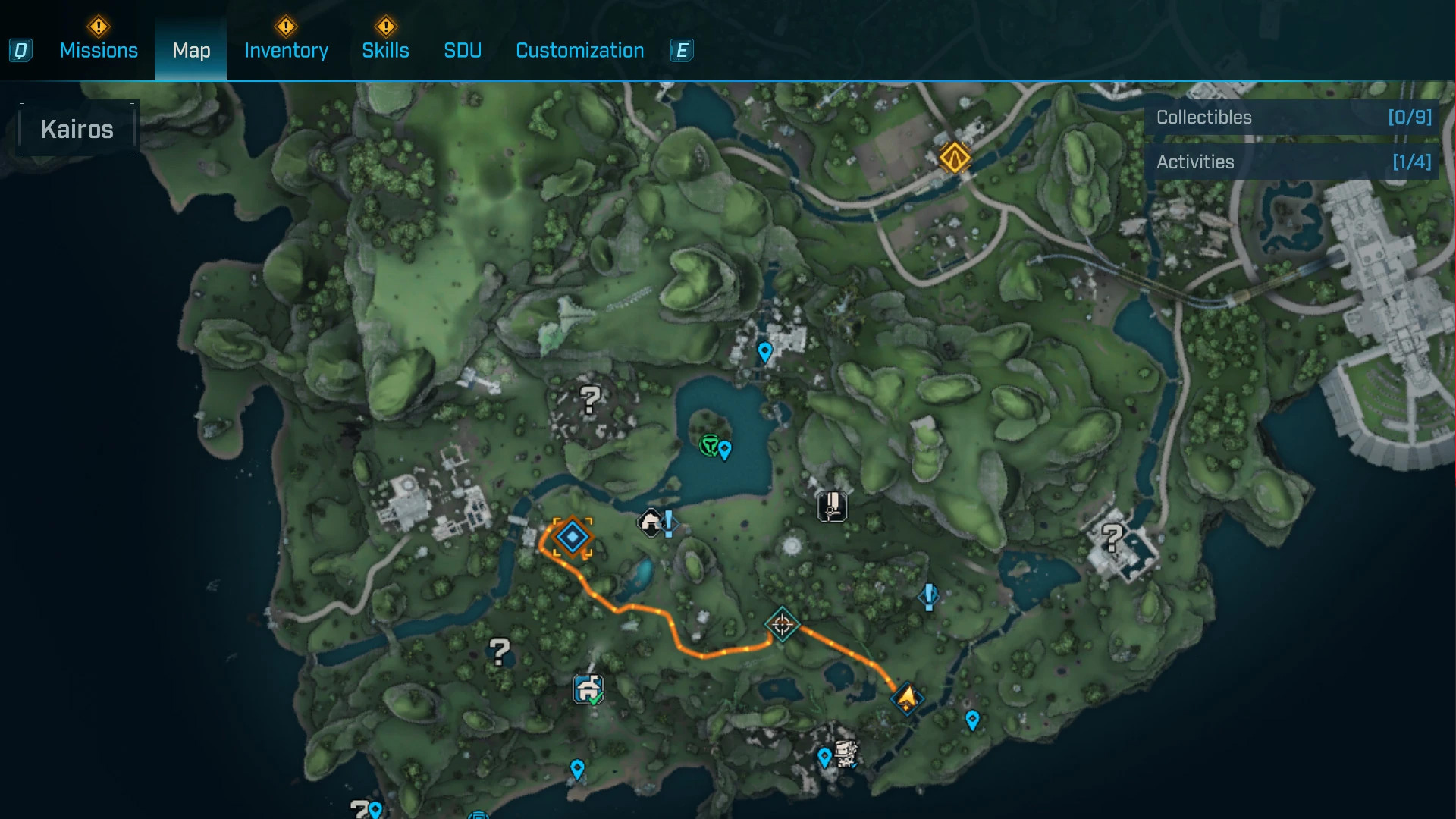The height and width of the screenshot is (819, 1456).
Task: Go to the Inventory tab
Action: coord(286,51)
